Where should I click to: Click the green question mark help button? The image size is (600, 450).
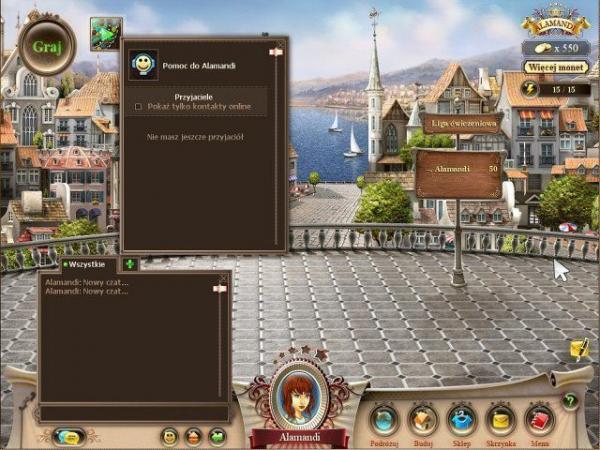(x=570, y=401)
